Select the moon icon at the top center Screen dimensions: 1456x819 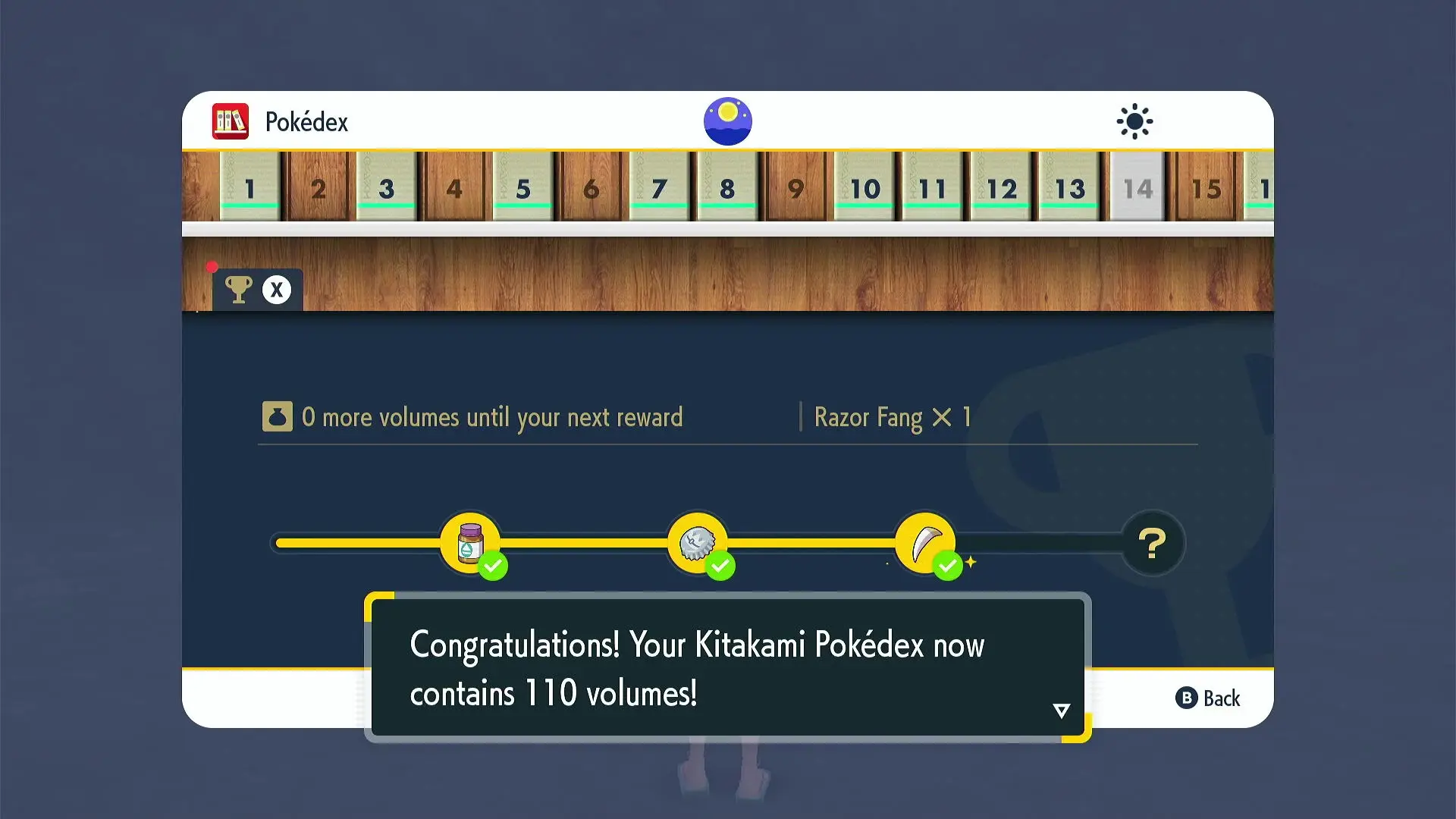(727, 121)
